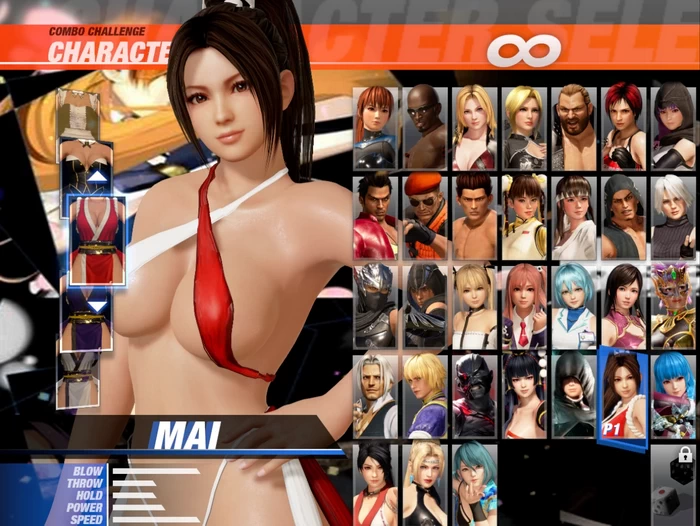Pick the bearded wrestler Bass portrait
The height and width of the screenshot is (526, 700).
(x=574, y=127)
